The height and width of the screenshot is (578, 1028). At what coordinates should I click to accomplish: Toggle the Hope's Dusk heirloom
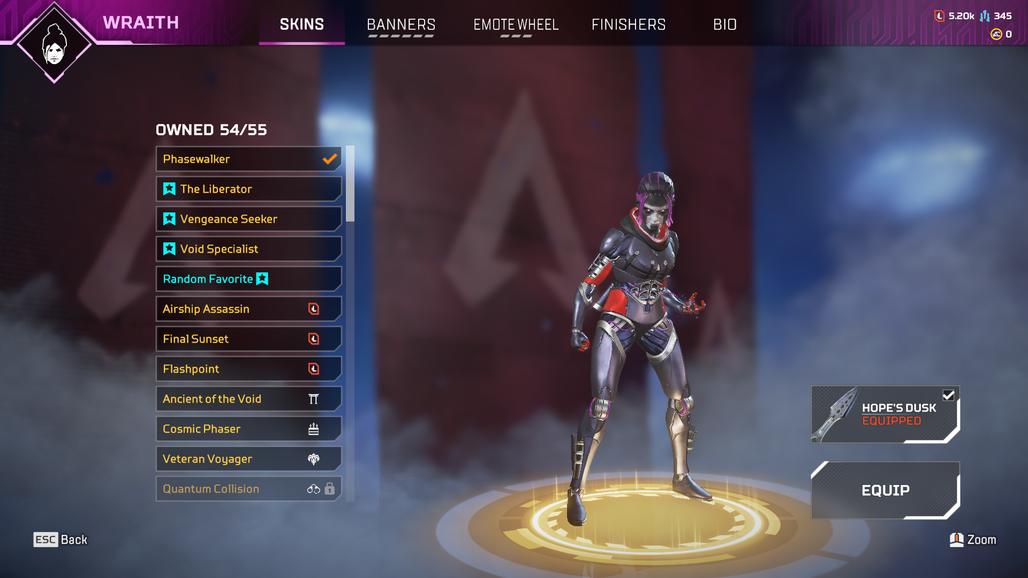[x=885, y=414]
